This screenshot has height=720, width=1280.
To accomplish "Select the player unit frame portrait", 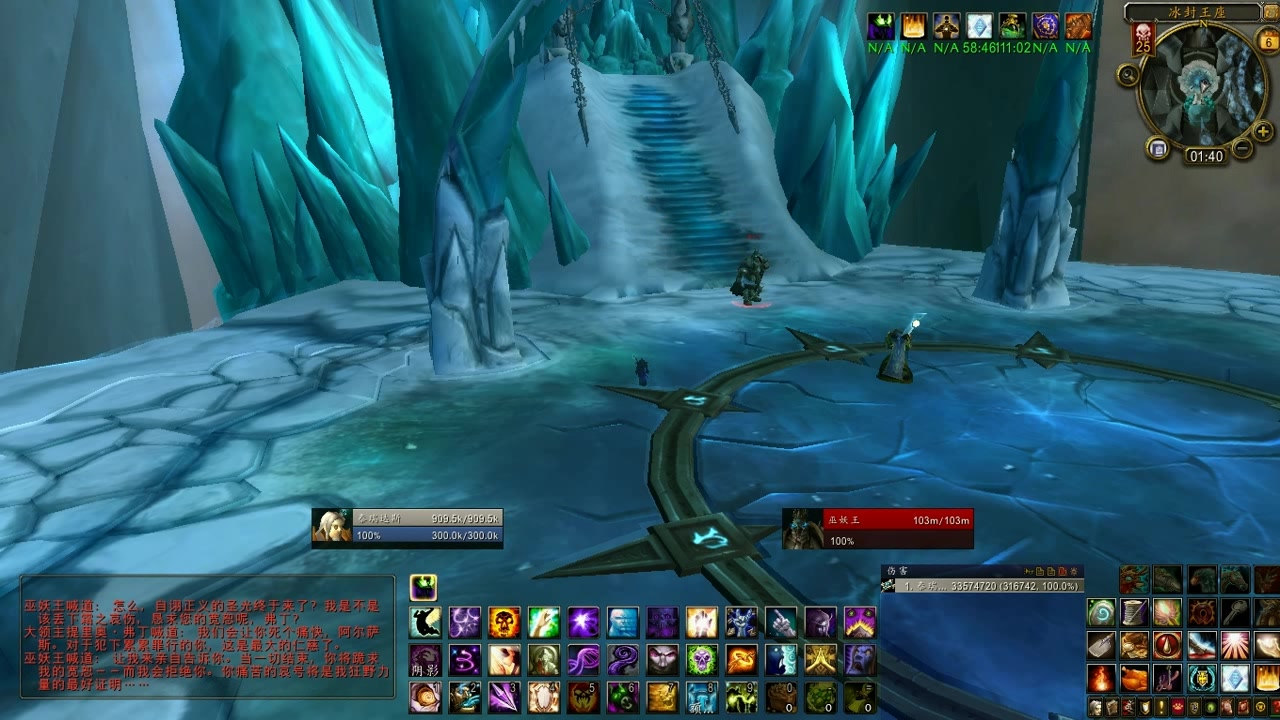I will click(331, 527).
